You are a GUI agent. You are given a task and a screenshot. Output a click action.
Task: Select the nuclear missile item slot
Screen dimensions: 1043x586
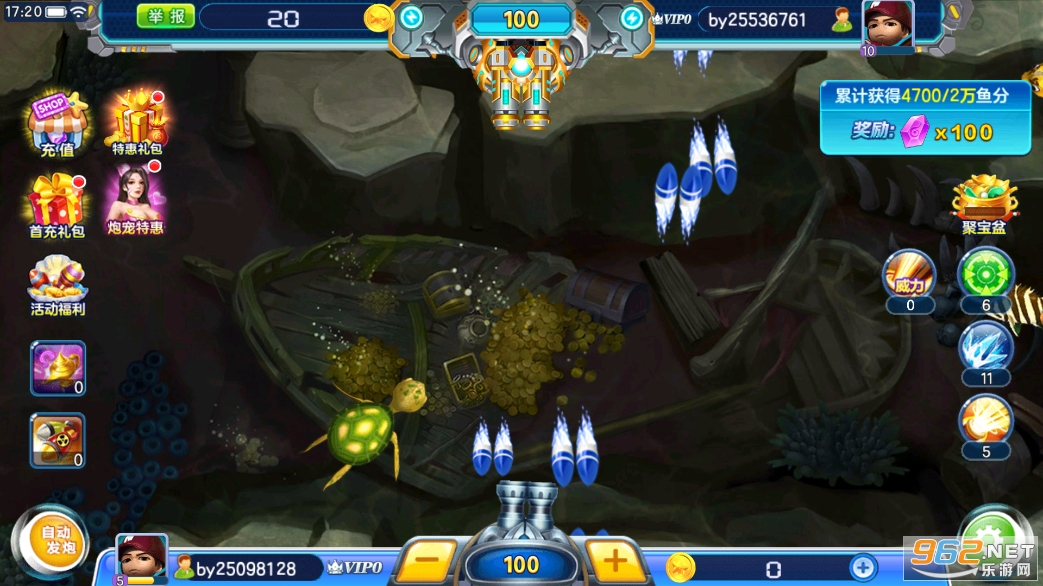click(58, 440)
